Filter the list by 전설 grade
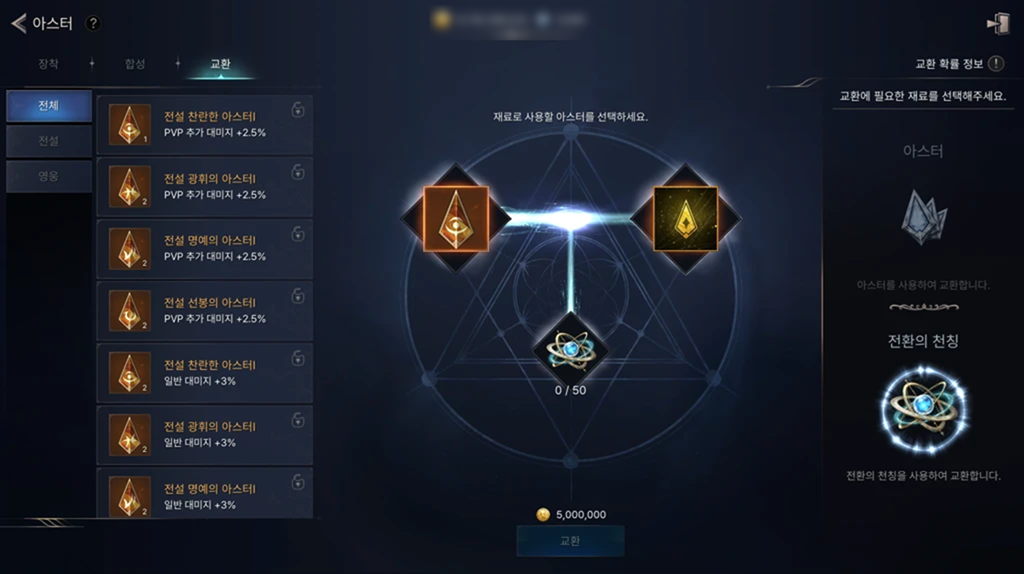1024x574 pixels. 48,141
